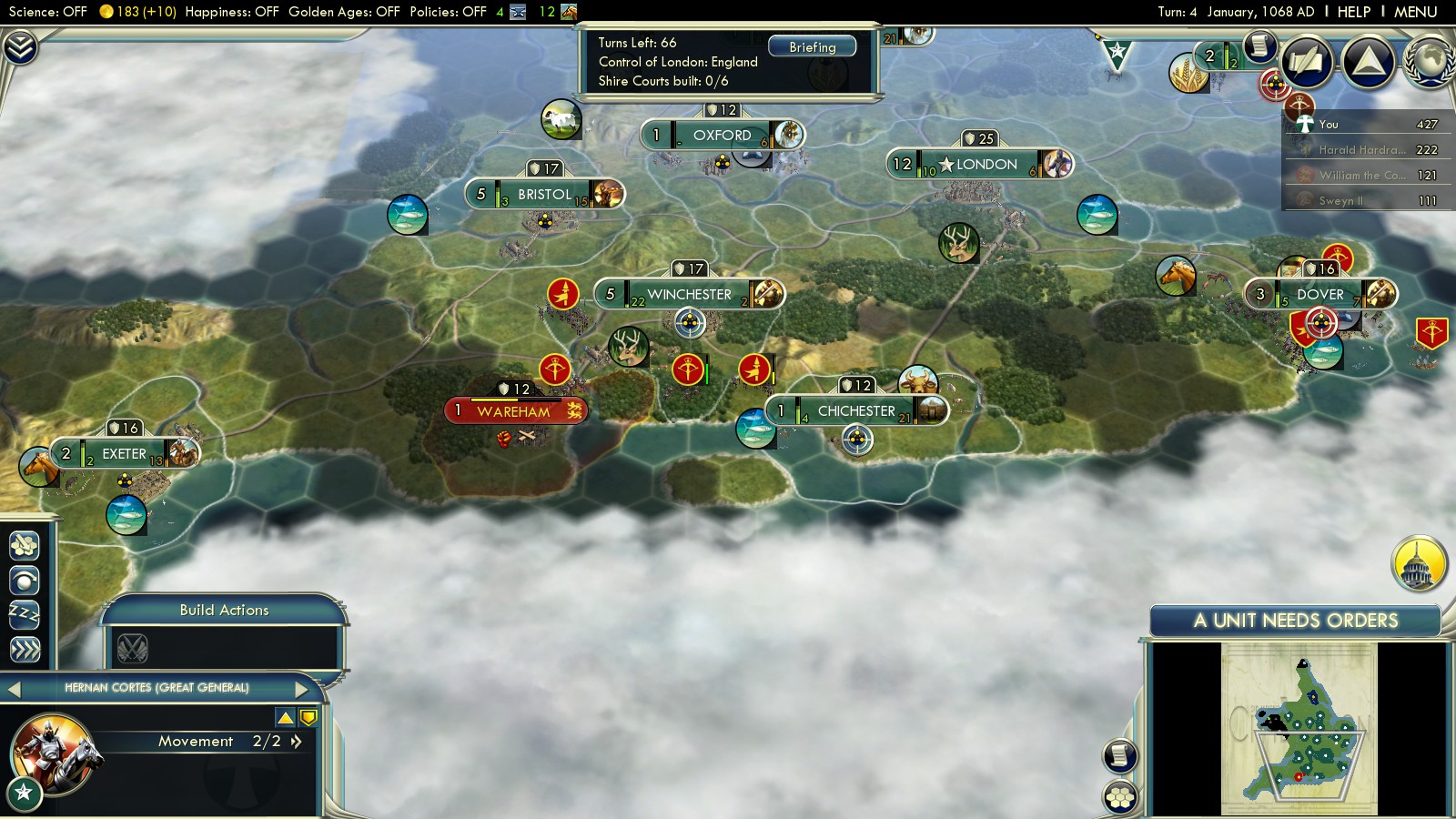Viewport: 1456px width, 819px height.
Task: Click the Briefing button
Action: (812, 47)
